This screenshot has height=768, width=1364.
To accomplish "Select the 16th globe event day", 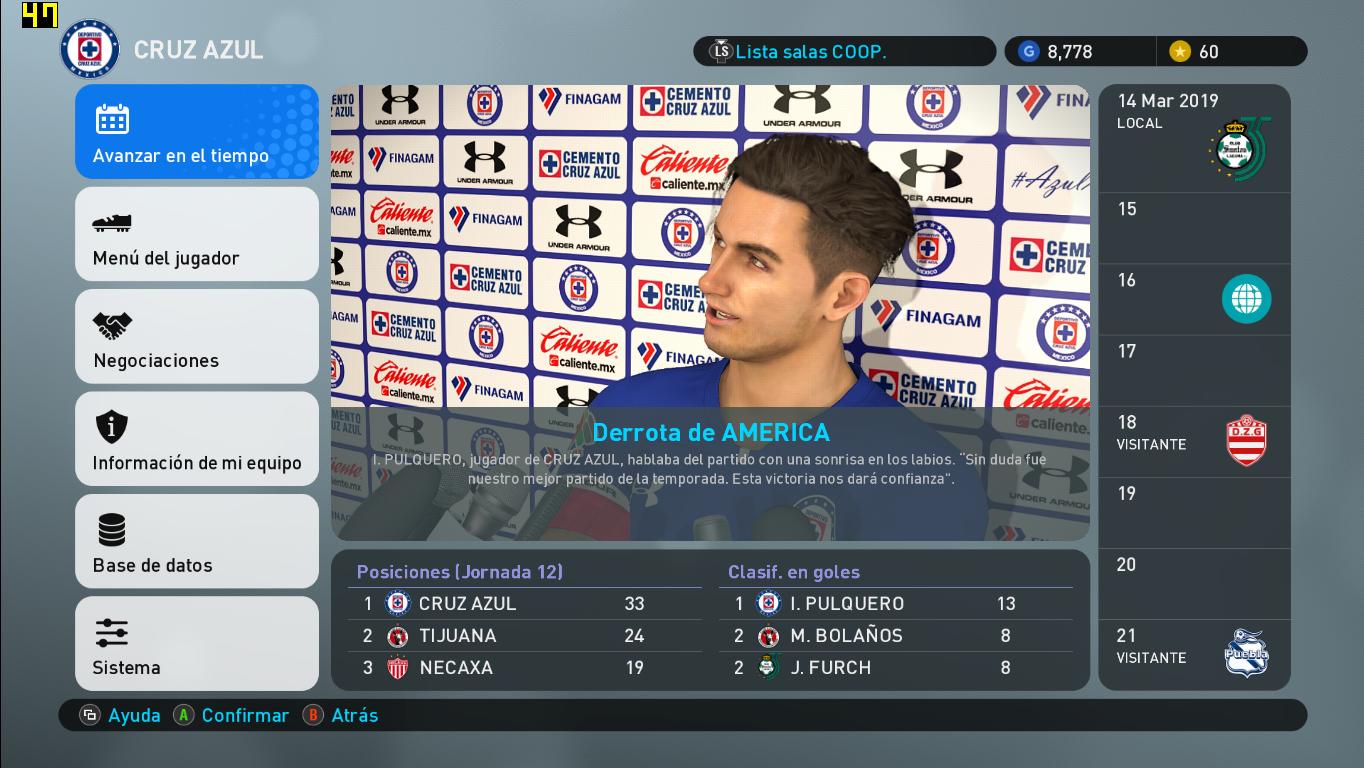I will click(x=1194, y=299).
